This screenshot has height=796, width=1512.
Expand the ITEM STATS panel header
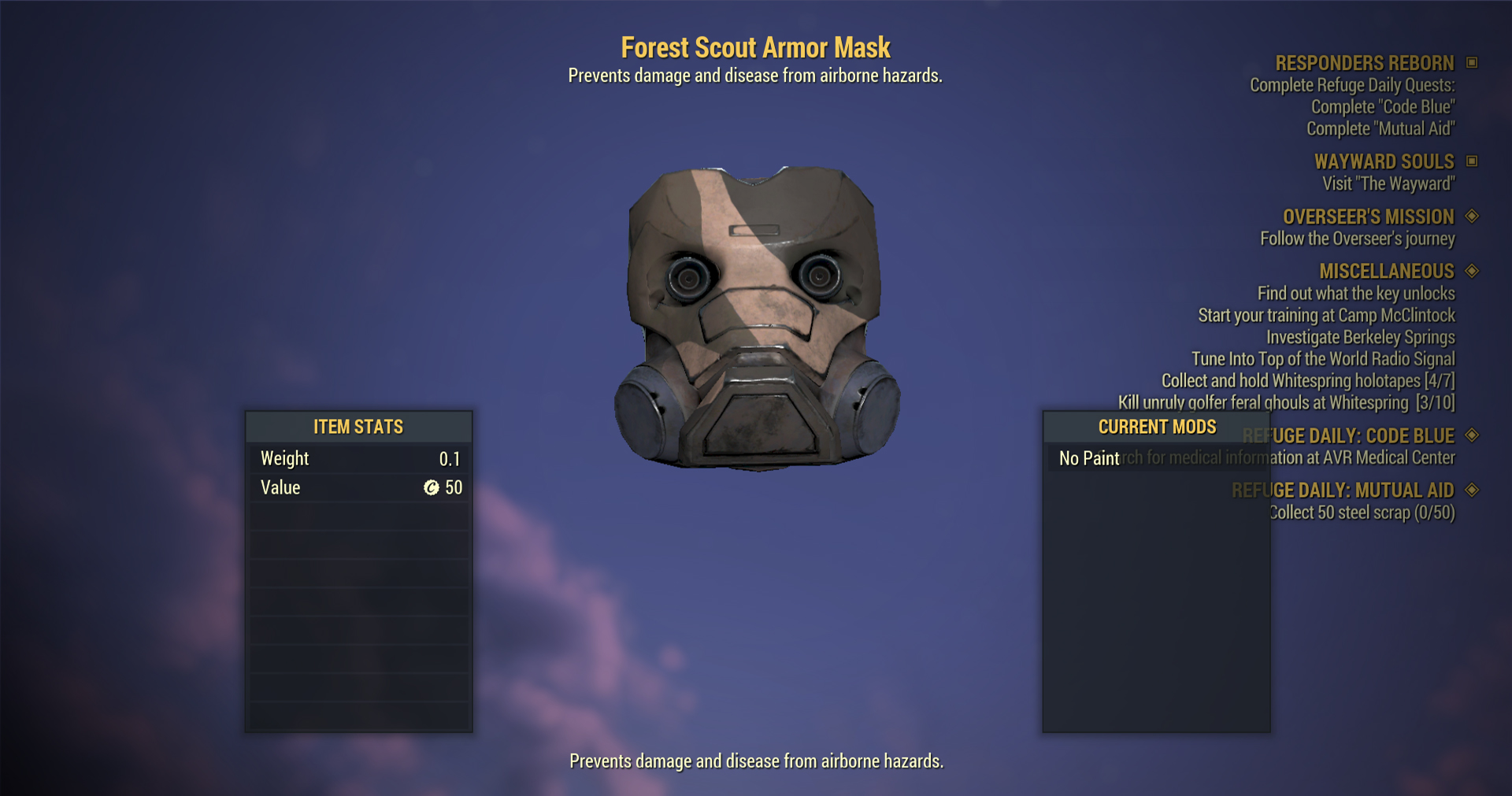click(x=358, y=427)
